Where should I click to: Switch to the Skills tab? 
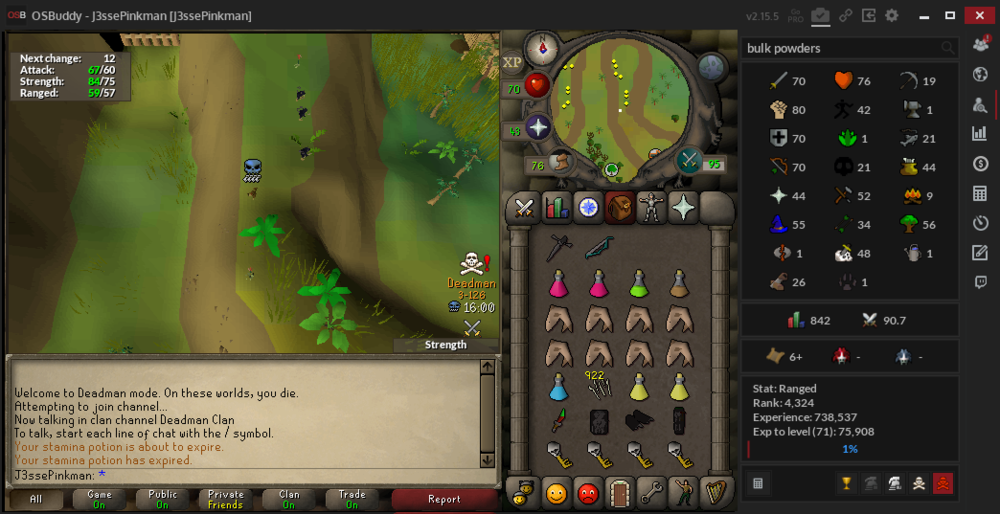pos(555,207)
